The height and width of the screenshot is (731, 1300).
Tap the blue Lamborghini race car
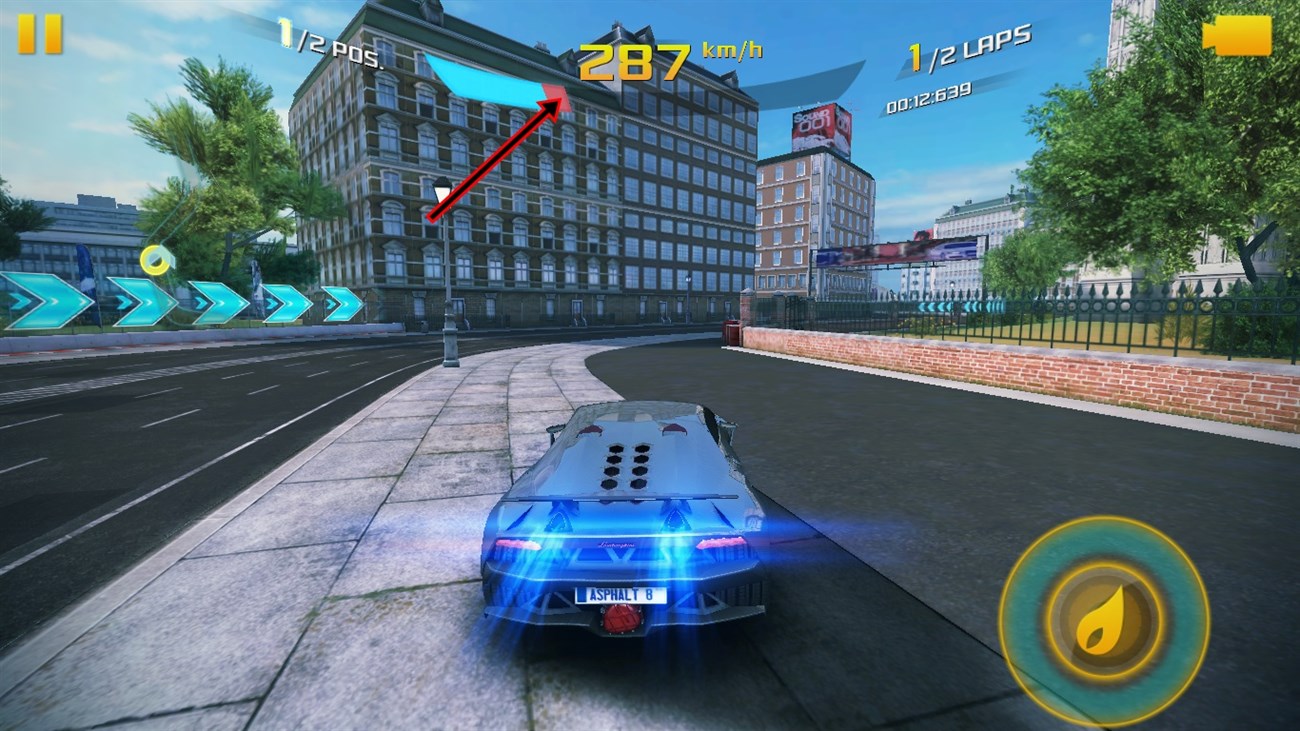tap(620, 520)
